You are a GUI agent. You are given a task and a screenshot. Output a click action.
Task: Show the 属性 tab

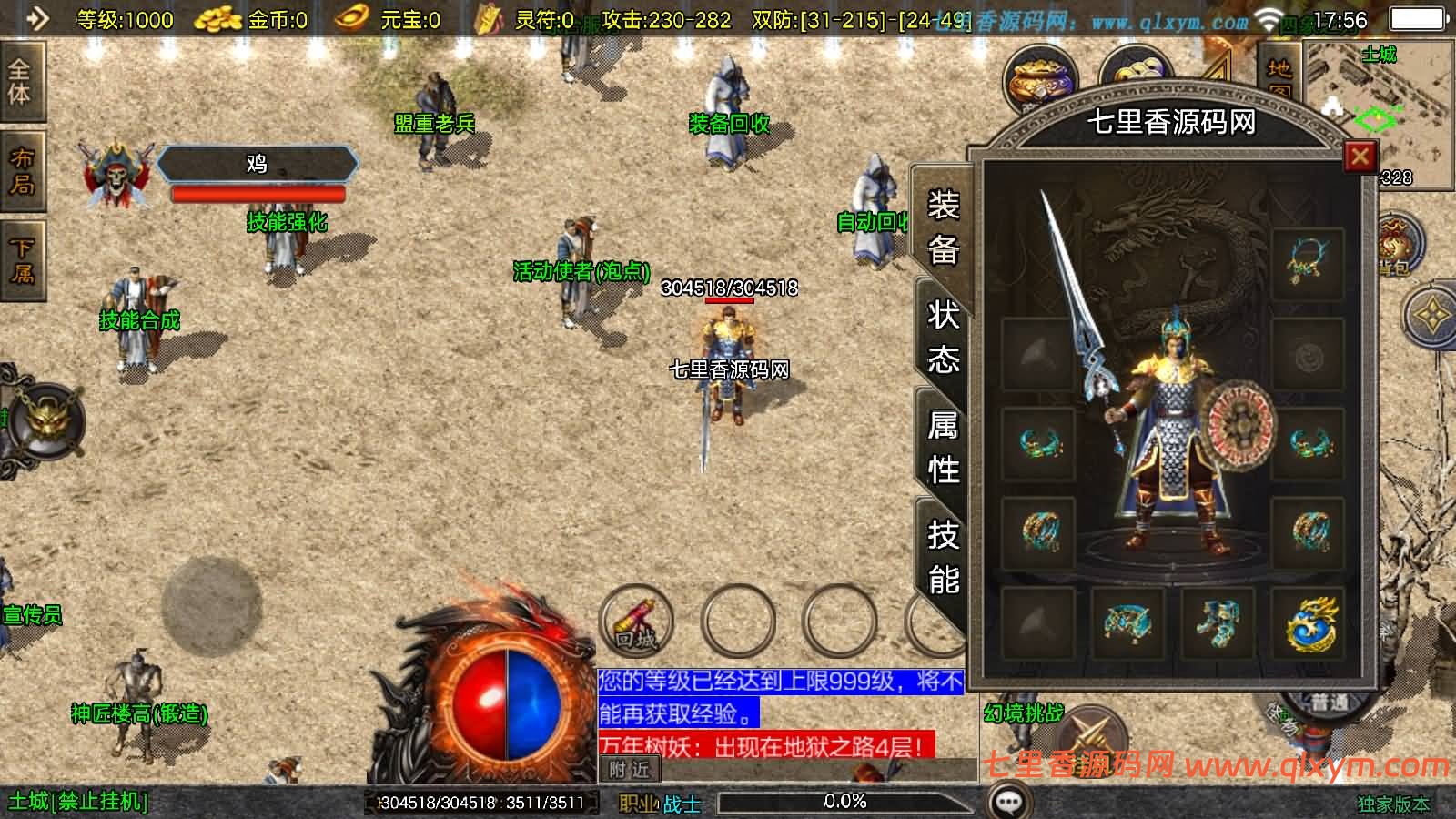[x=944, y=448]
